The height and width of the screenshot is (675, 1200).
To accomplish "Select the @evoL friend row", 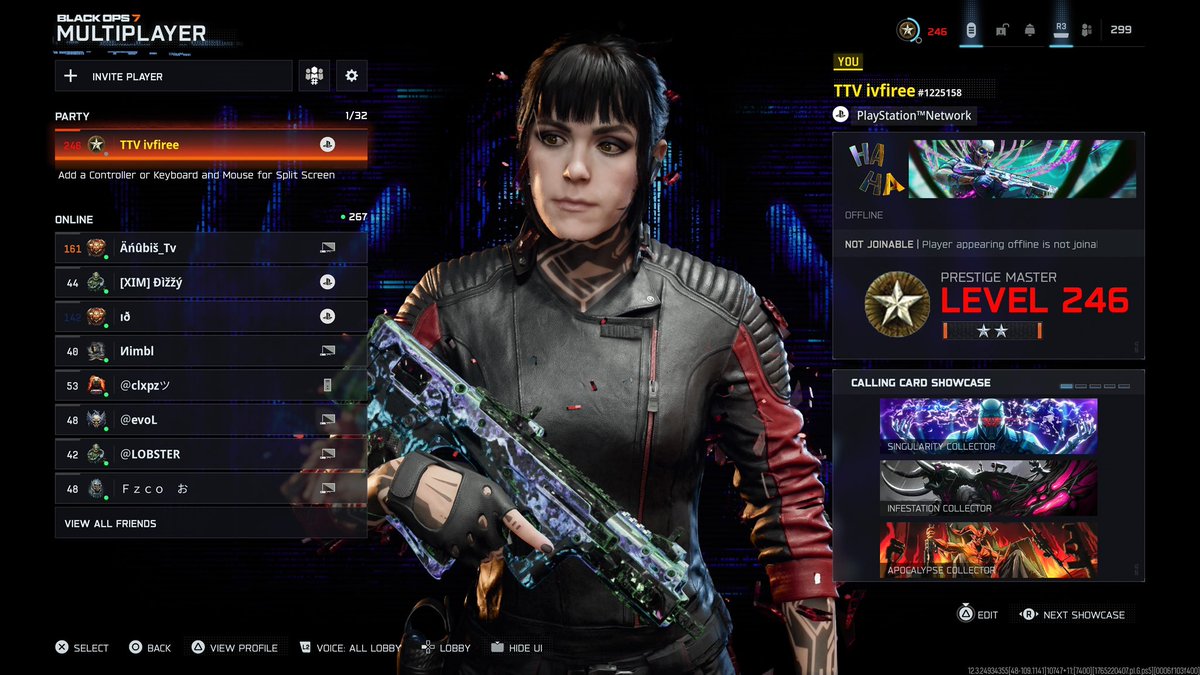I will click(x=211, y=420).
